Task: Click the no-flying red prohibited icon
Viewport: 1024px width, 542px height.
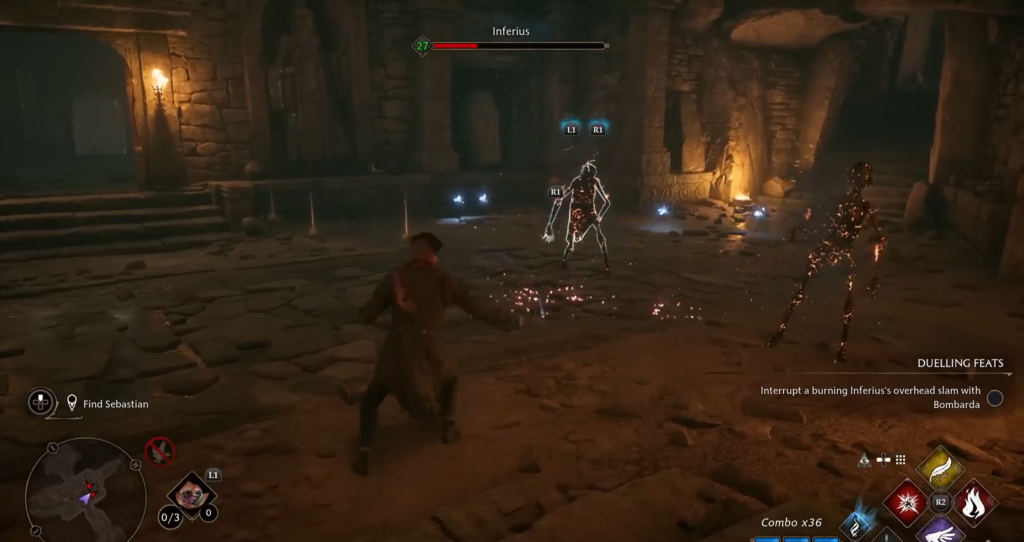Action: [x=159, y=450]
